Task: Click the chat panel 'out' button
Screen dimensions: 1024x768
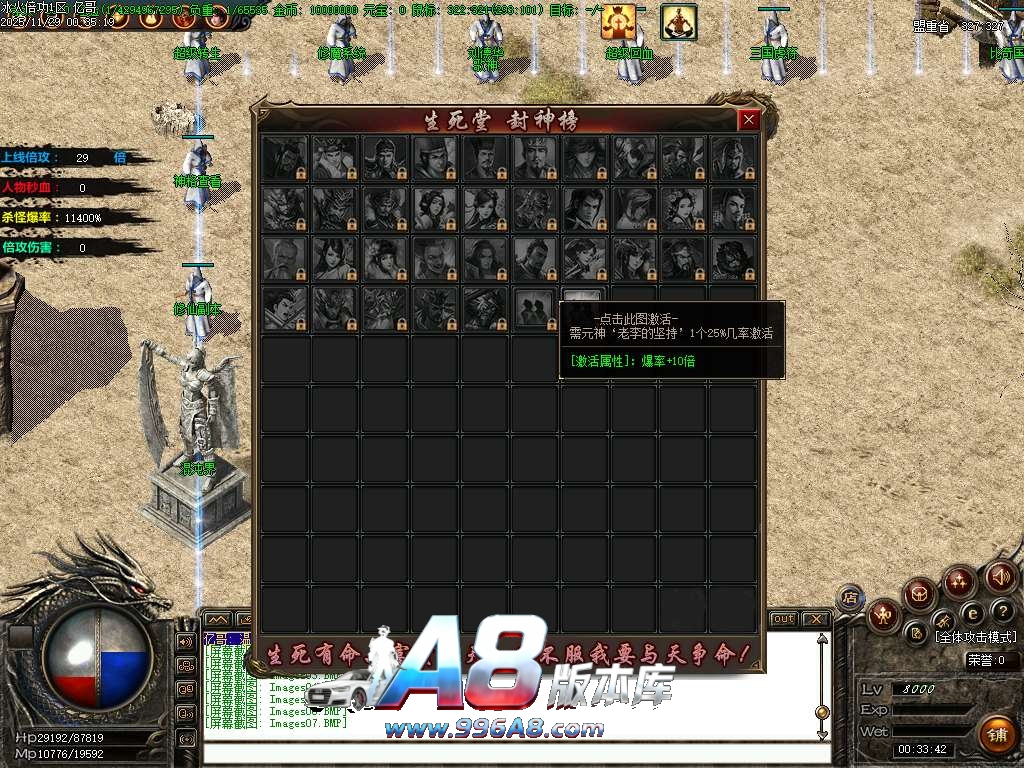Action: [x=783, y=619]
